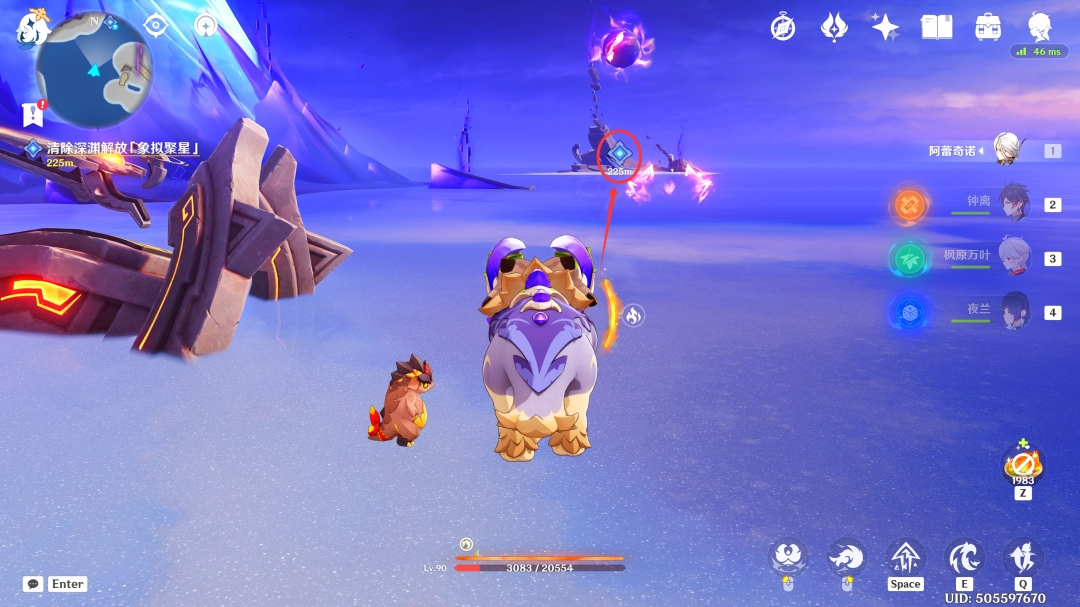Screen dimensions: 1080x607
Task: Switch to party member 钟离
Action: click(1013, 202)
